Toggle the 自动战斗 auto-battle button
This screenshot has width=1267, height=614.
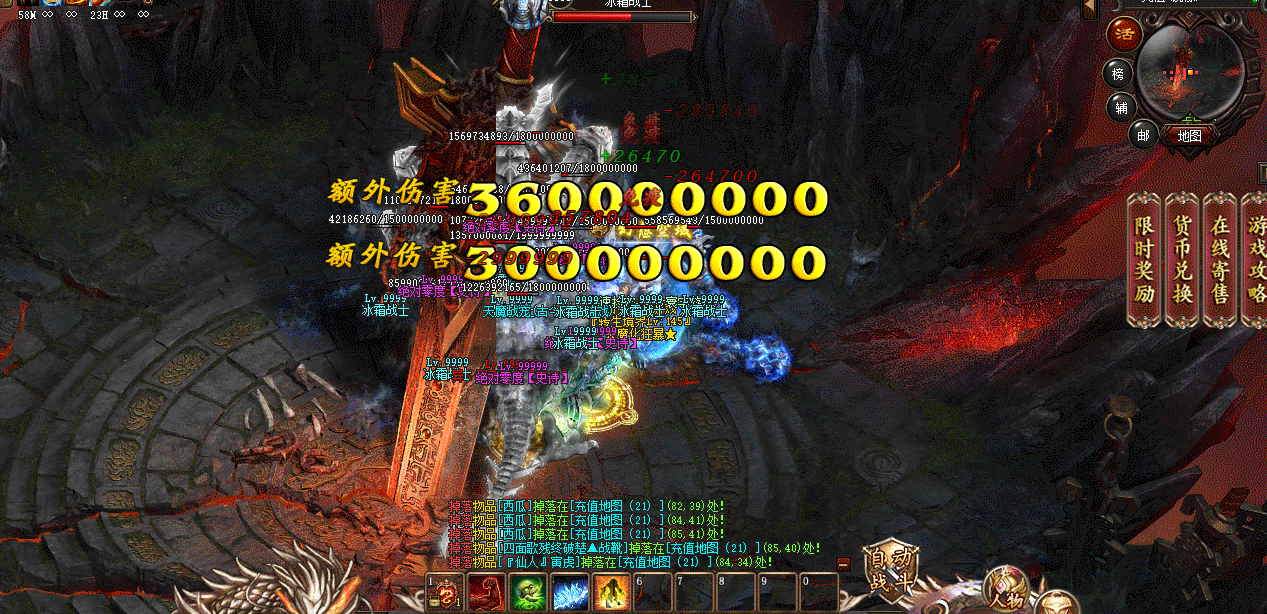(889, 571)
